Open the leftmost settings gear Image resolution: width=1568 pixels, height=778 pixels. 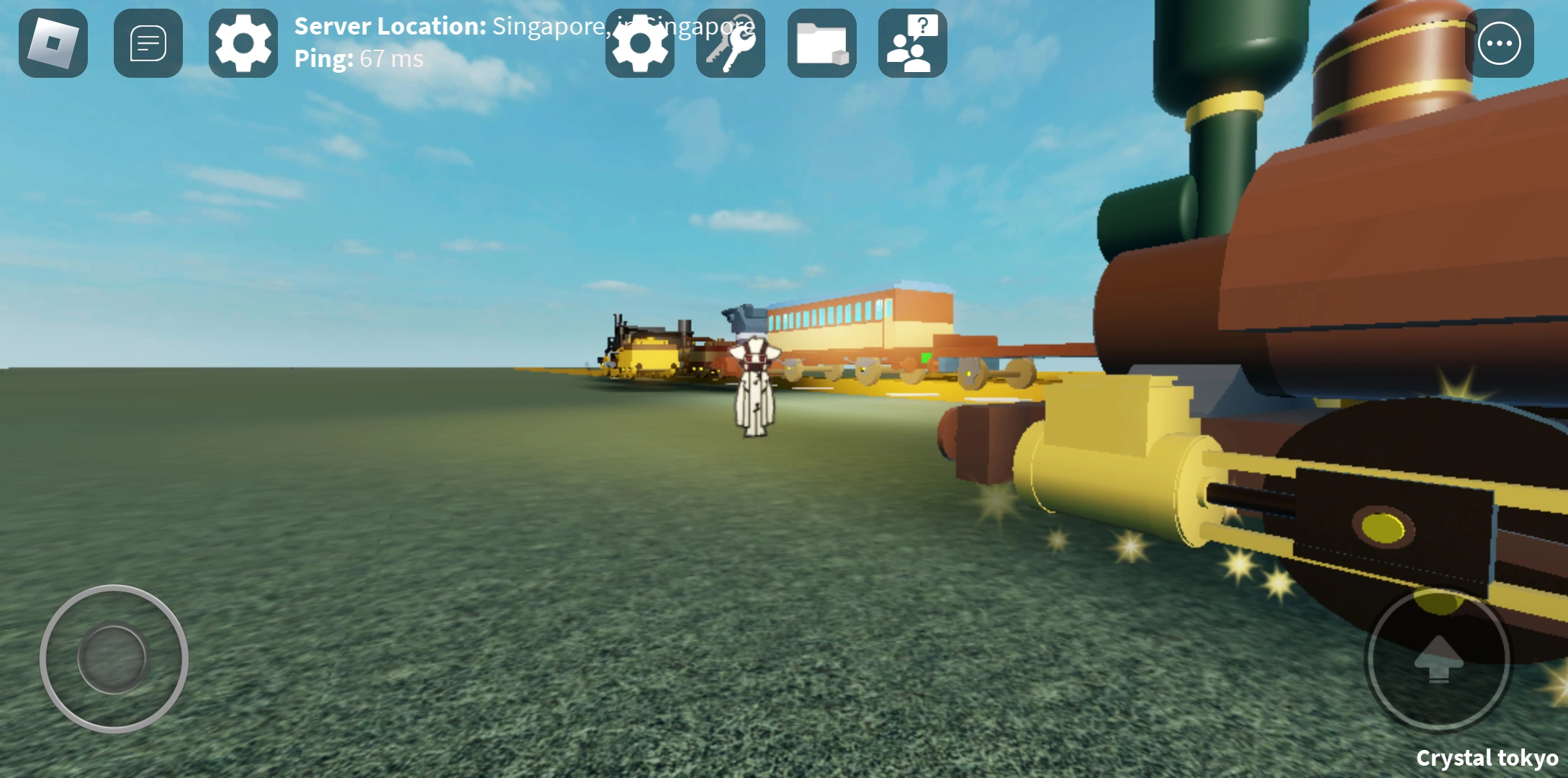(x=242, y=43)
